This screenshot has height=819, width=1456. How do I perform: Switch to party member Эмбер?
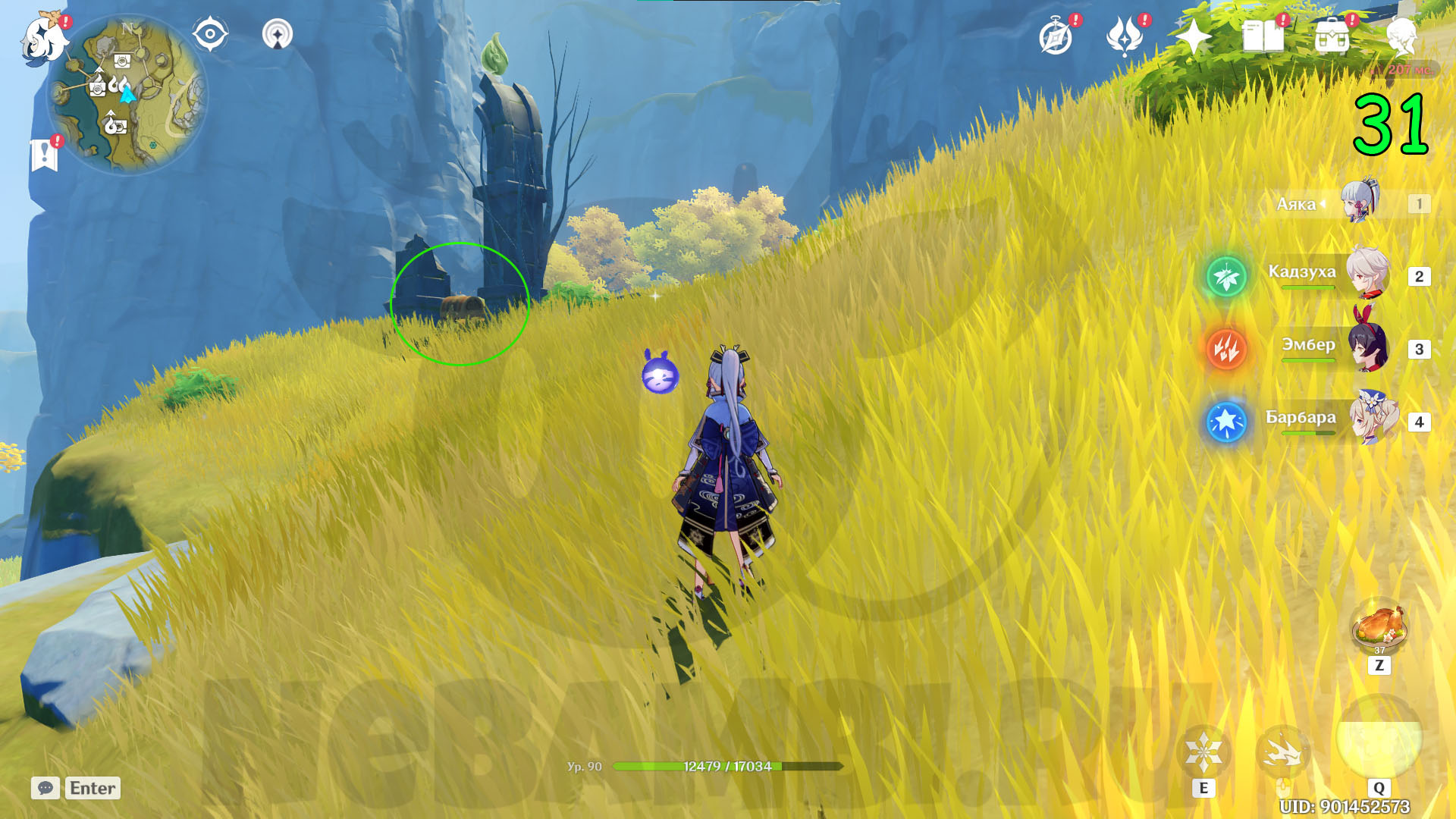(x=1367, y=347)
